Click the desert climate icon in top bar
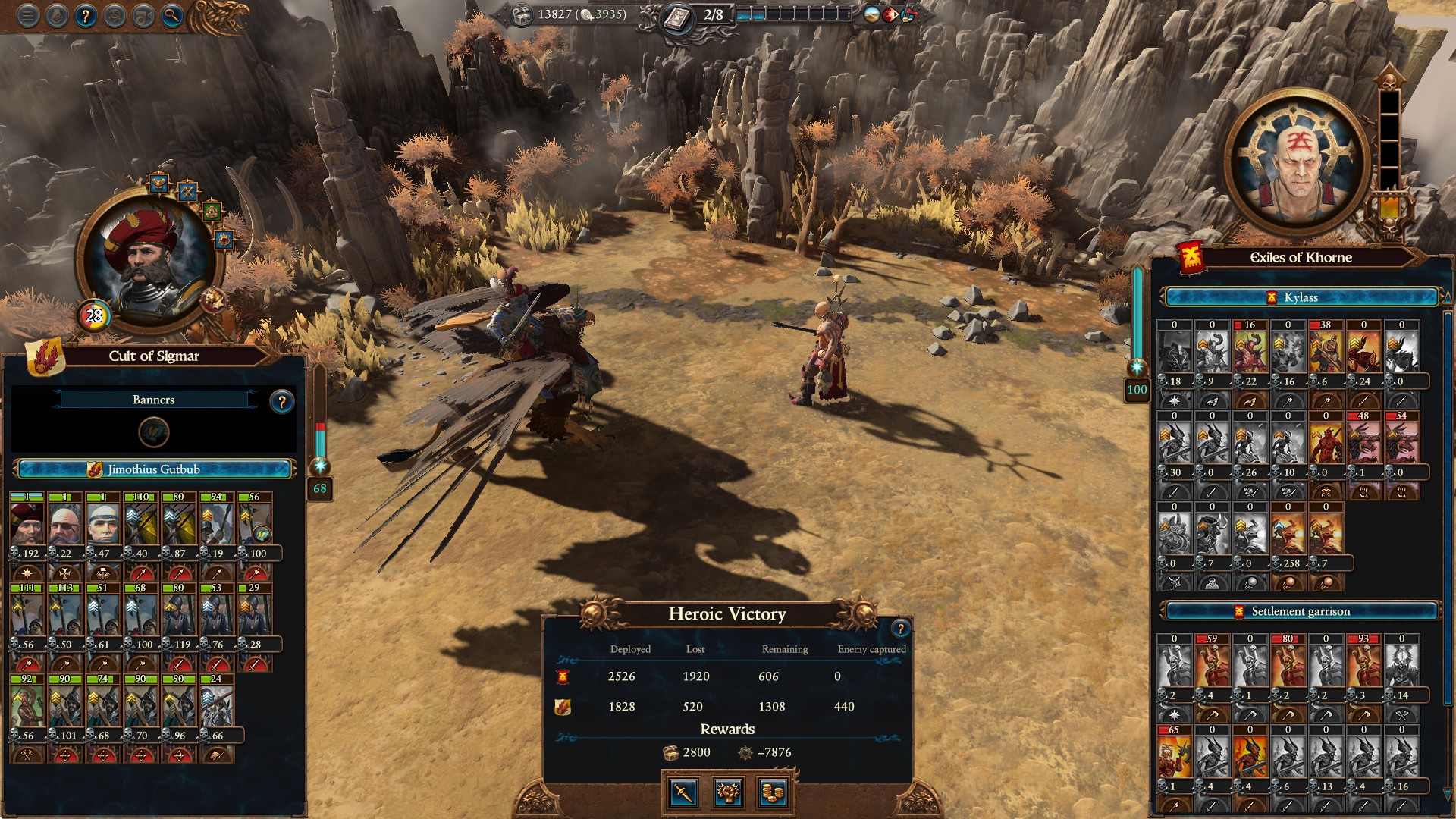Viewport: 1456px width, 819px height. pos(872,14)
